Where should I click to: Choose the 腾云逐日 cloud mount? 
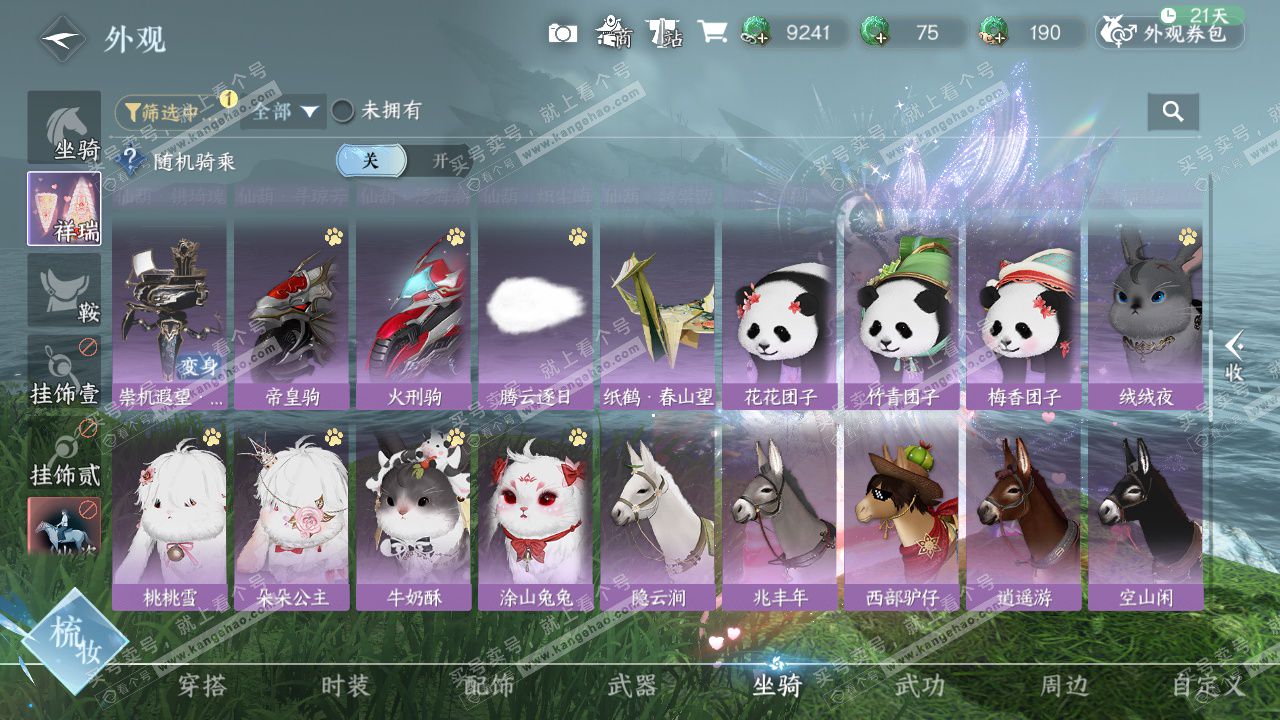[535, 316]
